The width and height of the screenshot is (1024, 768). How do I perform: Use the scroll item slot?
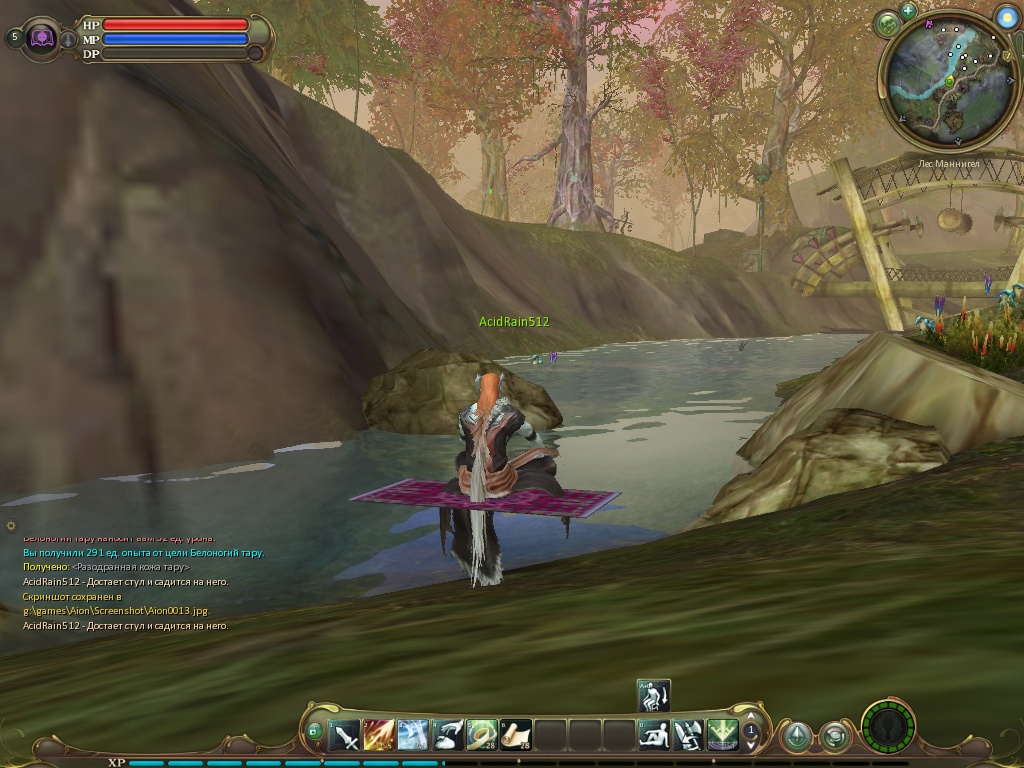pyautogui.click(x=516, y=736)
